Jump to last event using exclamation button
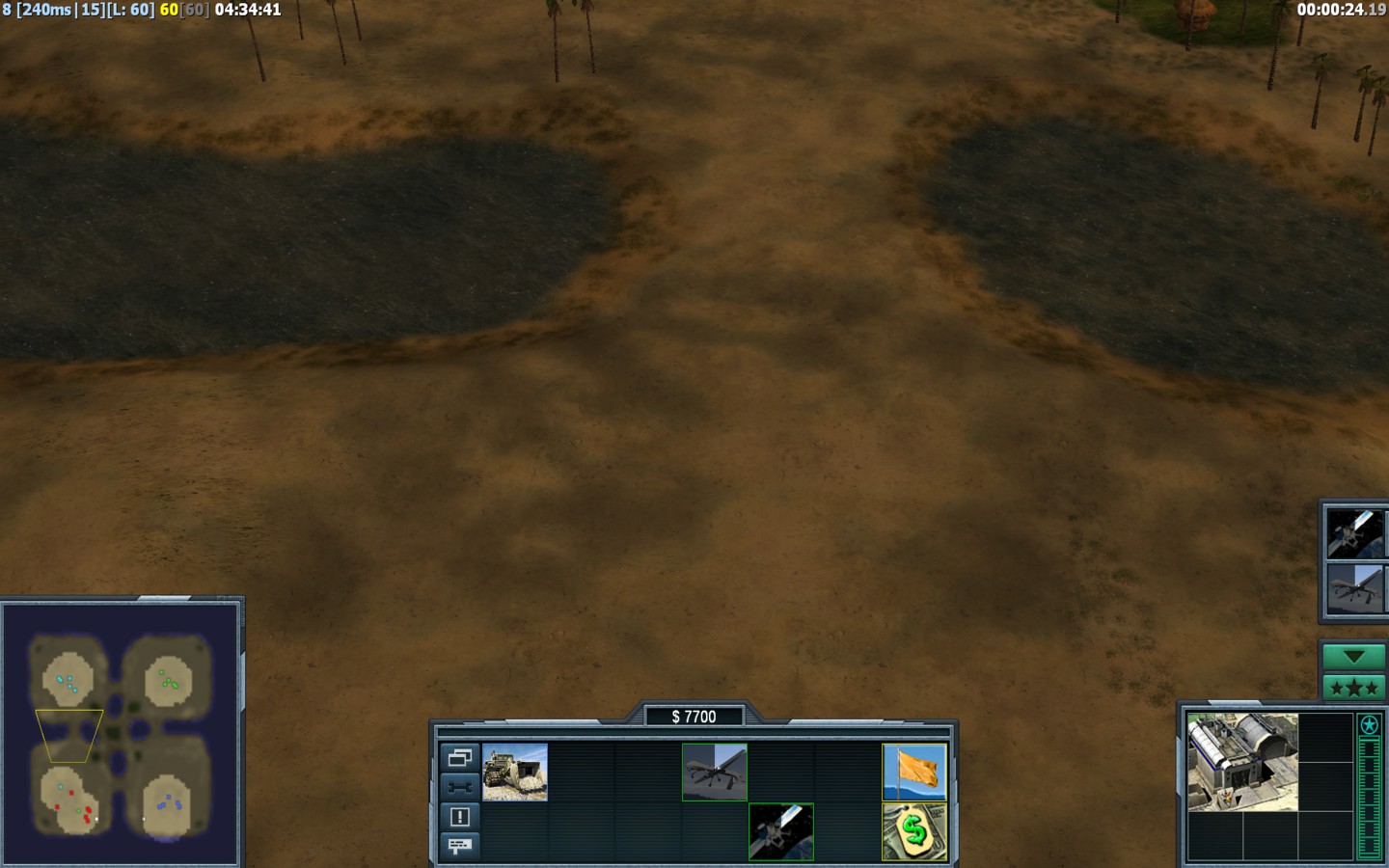Viewport: 1389px width, 868px height. tap(459, 817)
